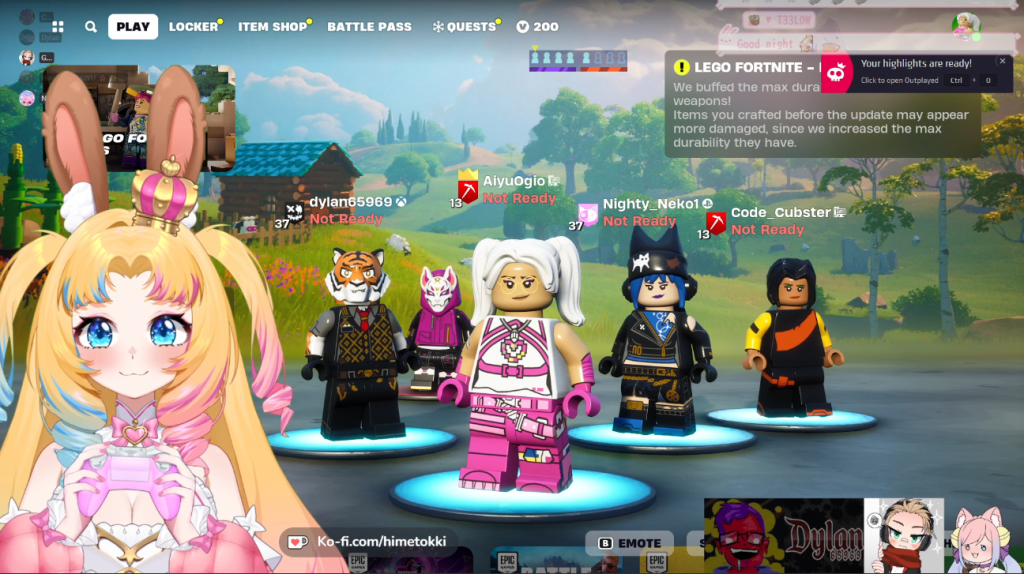1024x574 pixels.
Task: Open the grid menu icon
Action: (58, 27)
